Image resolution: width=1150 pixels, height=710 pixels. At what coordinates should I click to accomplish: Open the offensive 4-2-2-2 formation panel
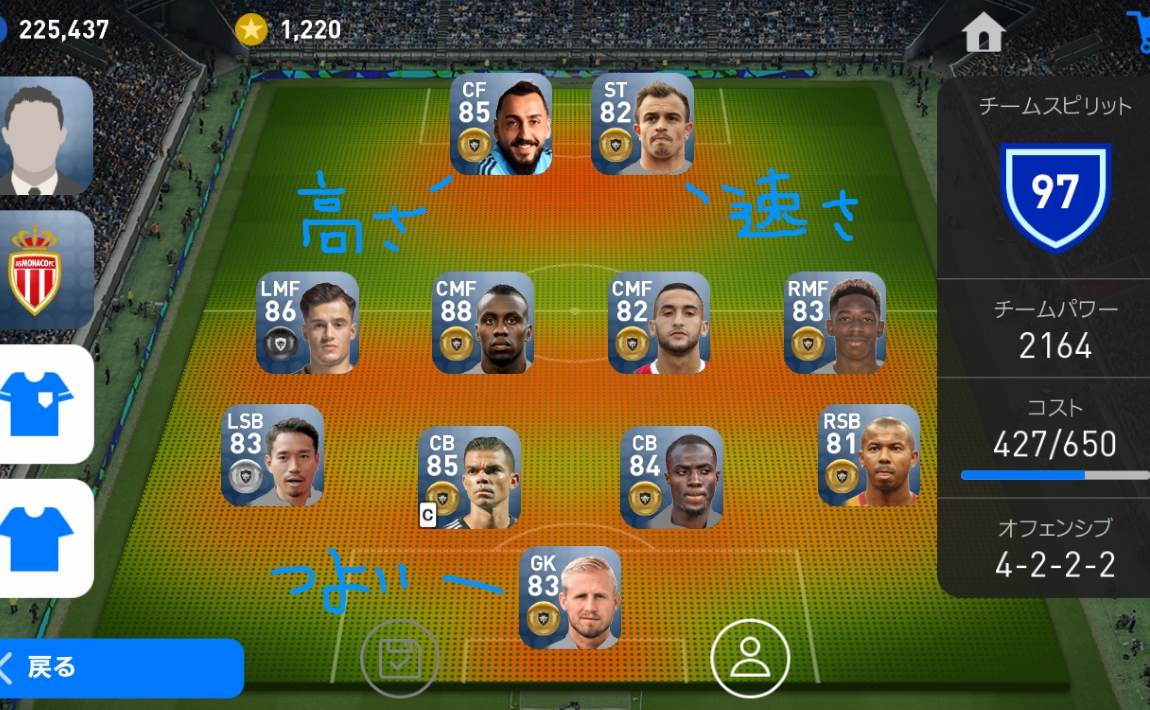1054,547
